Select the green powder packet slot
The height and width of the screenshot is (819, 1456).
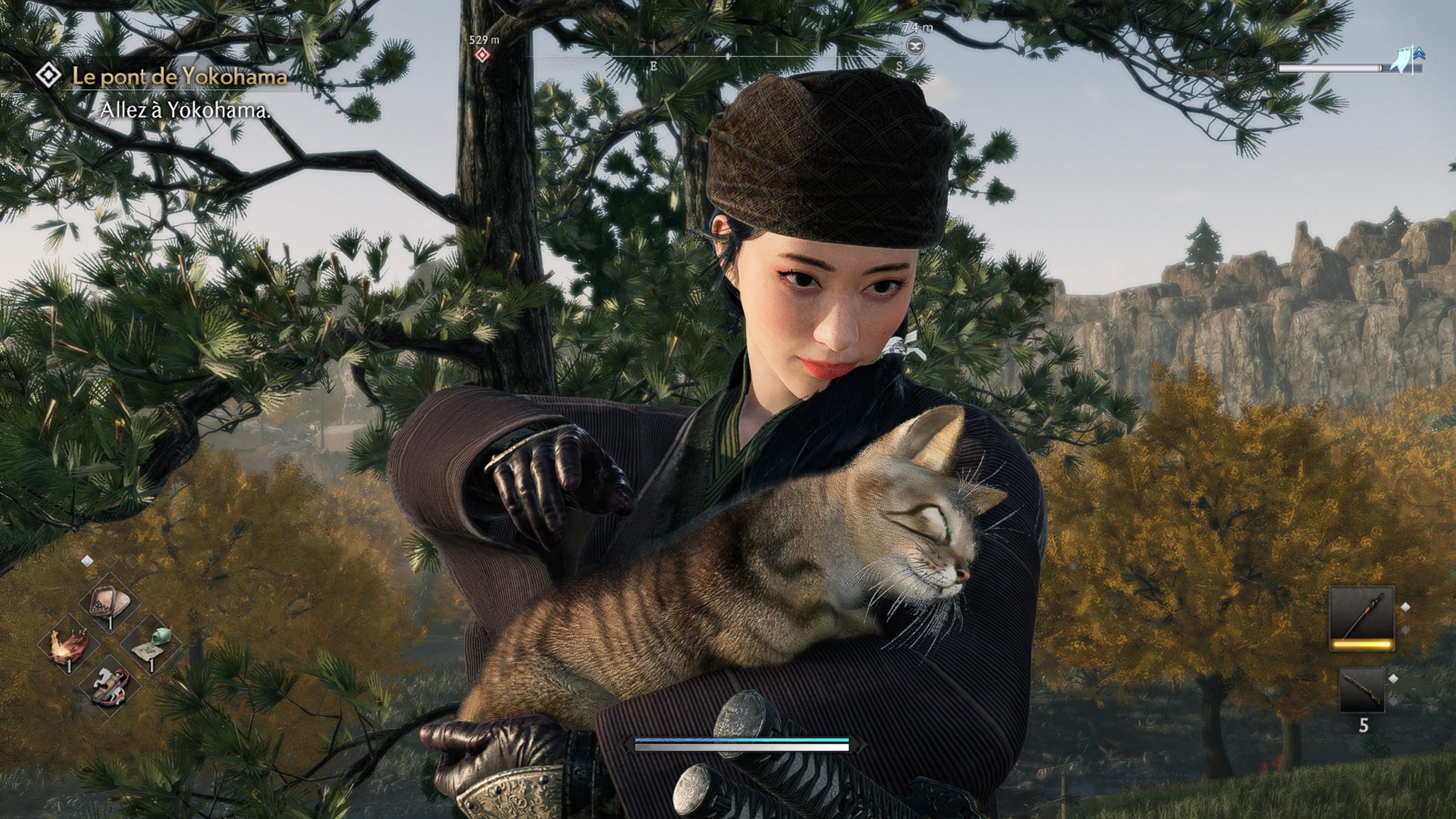(x=150, y=644)
